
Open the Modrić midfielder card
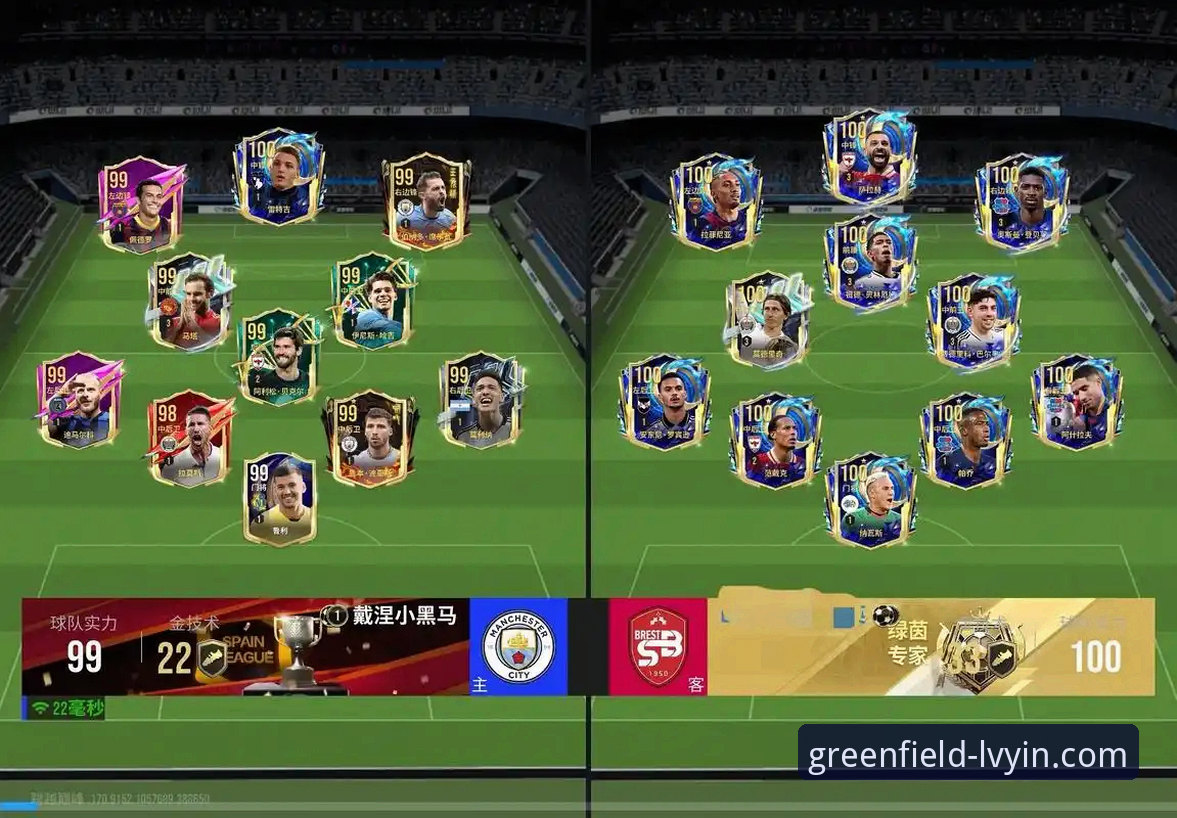(768, 320)
